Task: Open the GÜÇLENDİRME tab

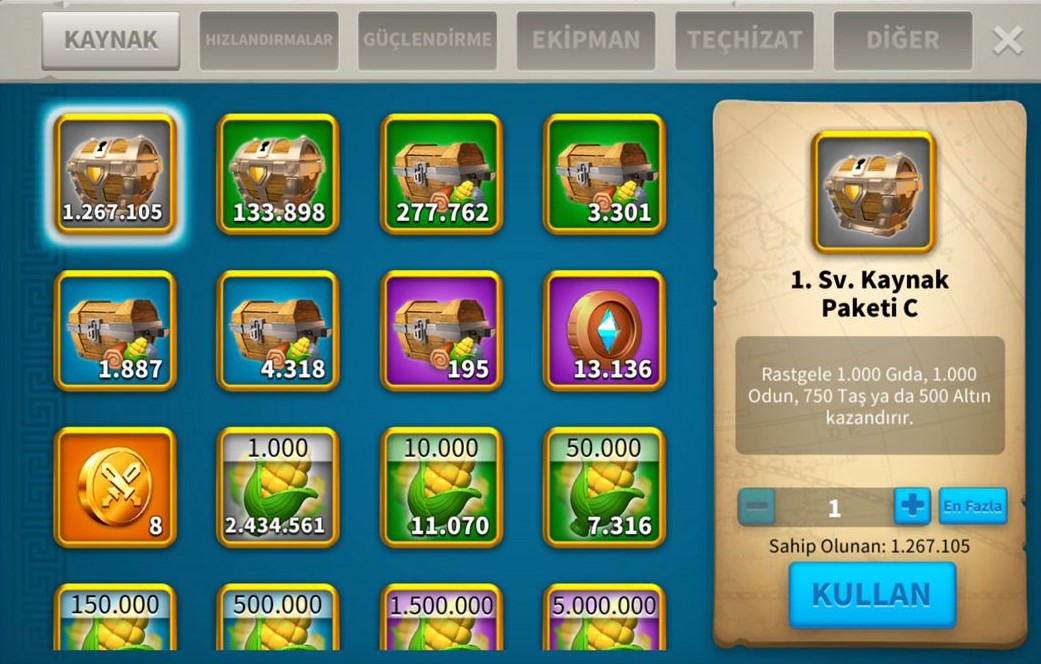Action: tap(427, 41)
